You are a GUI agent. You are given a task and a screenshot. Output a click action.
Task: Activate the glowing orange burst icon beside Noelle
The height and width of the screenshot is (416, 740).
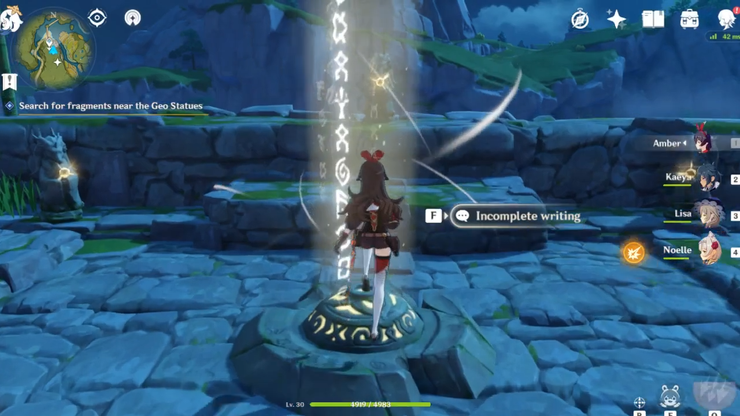(634, 252)
